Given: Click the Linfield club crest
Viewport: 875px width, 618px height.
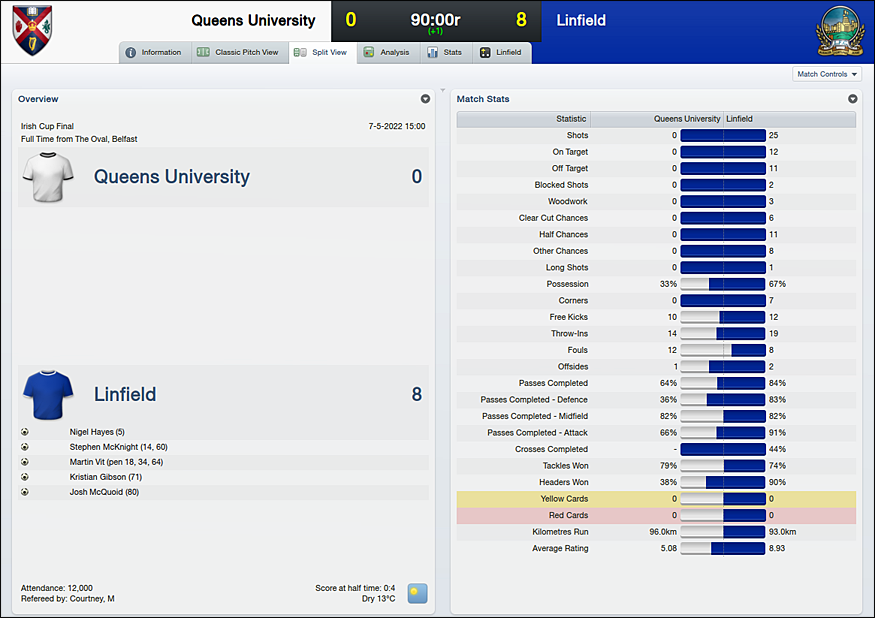Looking at the screenshot, I should pyautogui.click(x=838, y=31).
